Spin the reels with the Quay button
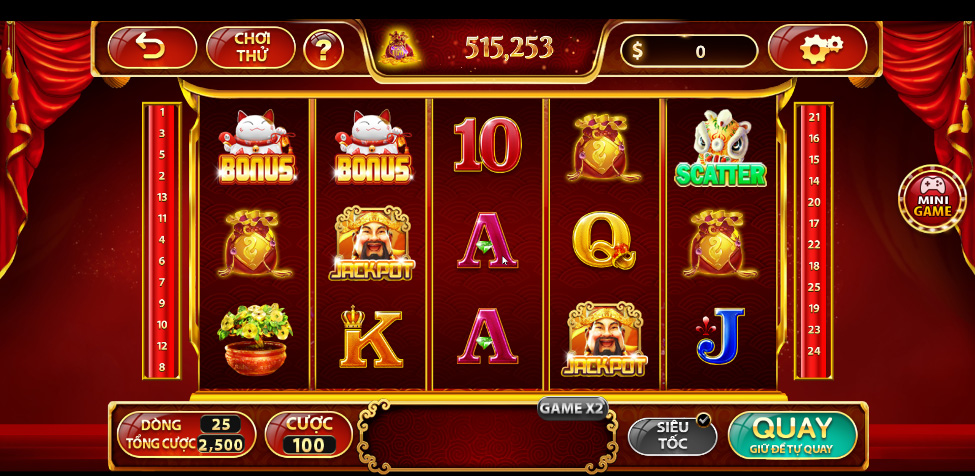This screenshot has width=975, height=476. pos(792,434)
